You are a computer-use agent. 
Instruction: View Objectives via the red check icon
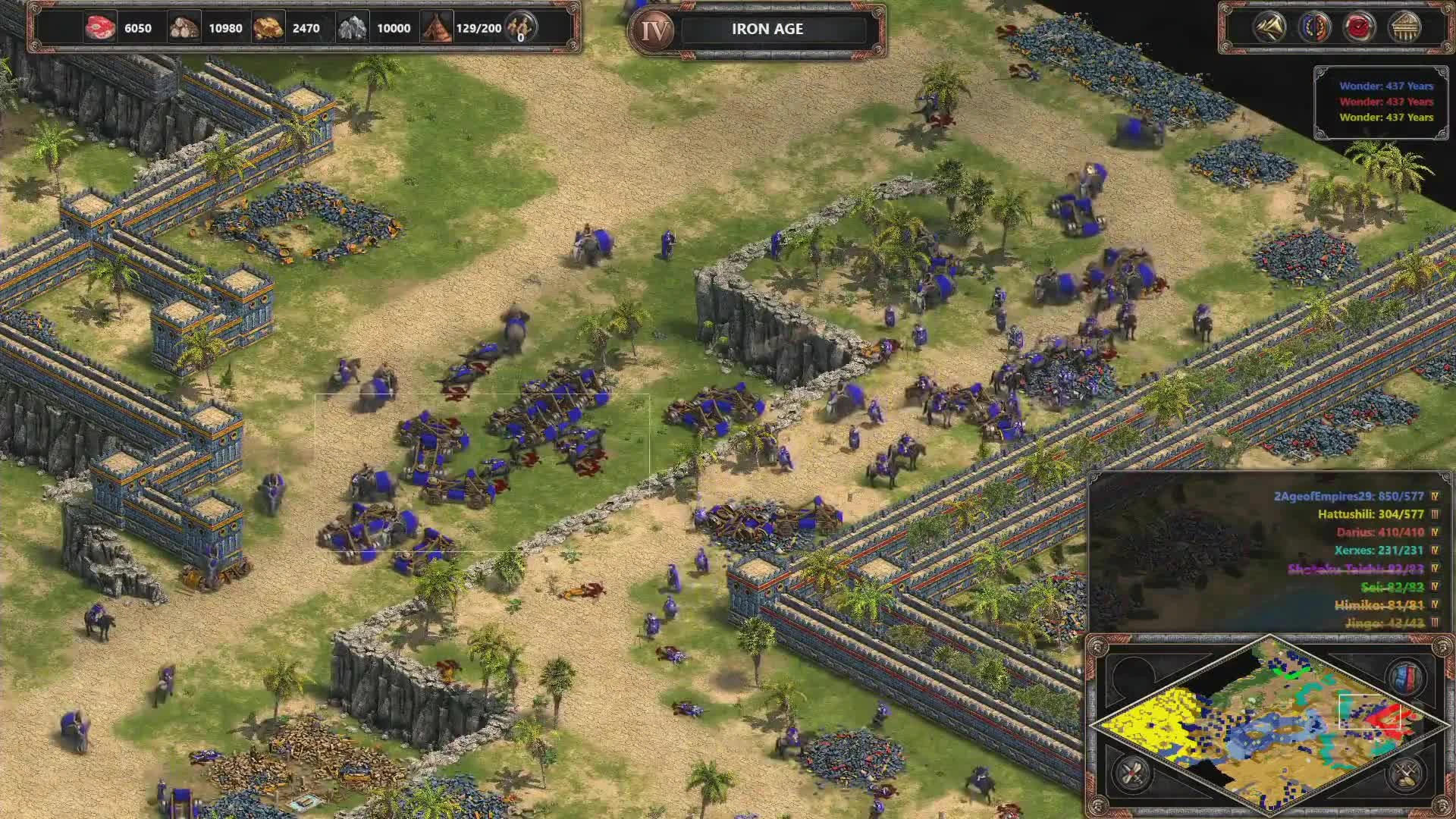pos(1360,27)
